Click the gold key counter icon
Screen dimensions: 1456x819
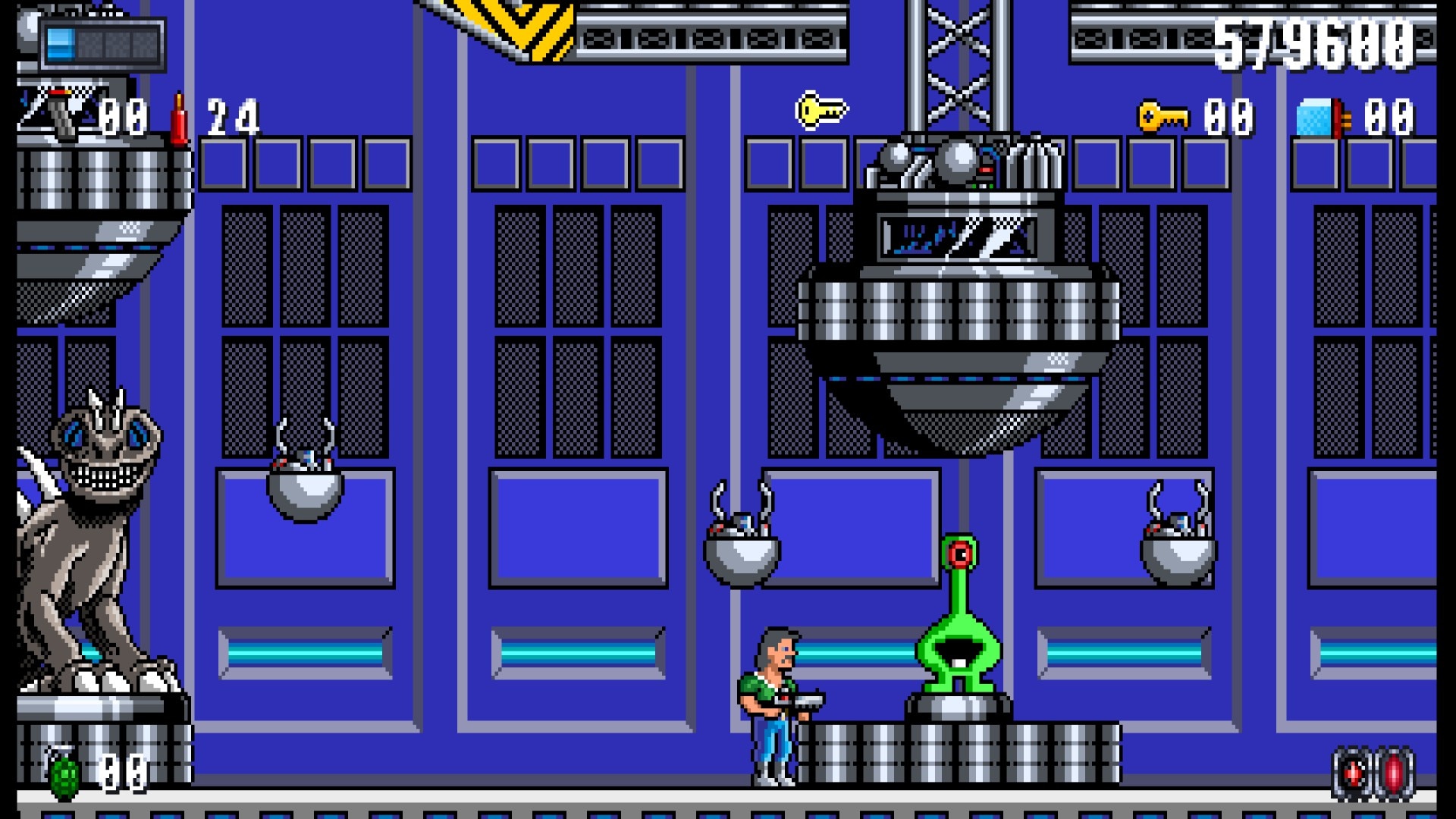pos(1163,117)
